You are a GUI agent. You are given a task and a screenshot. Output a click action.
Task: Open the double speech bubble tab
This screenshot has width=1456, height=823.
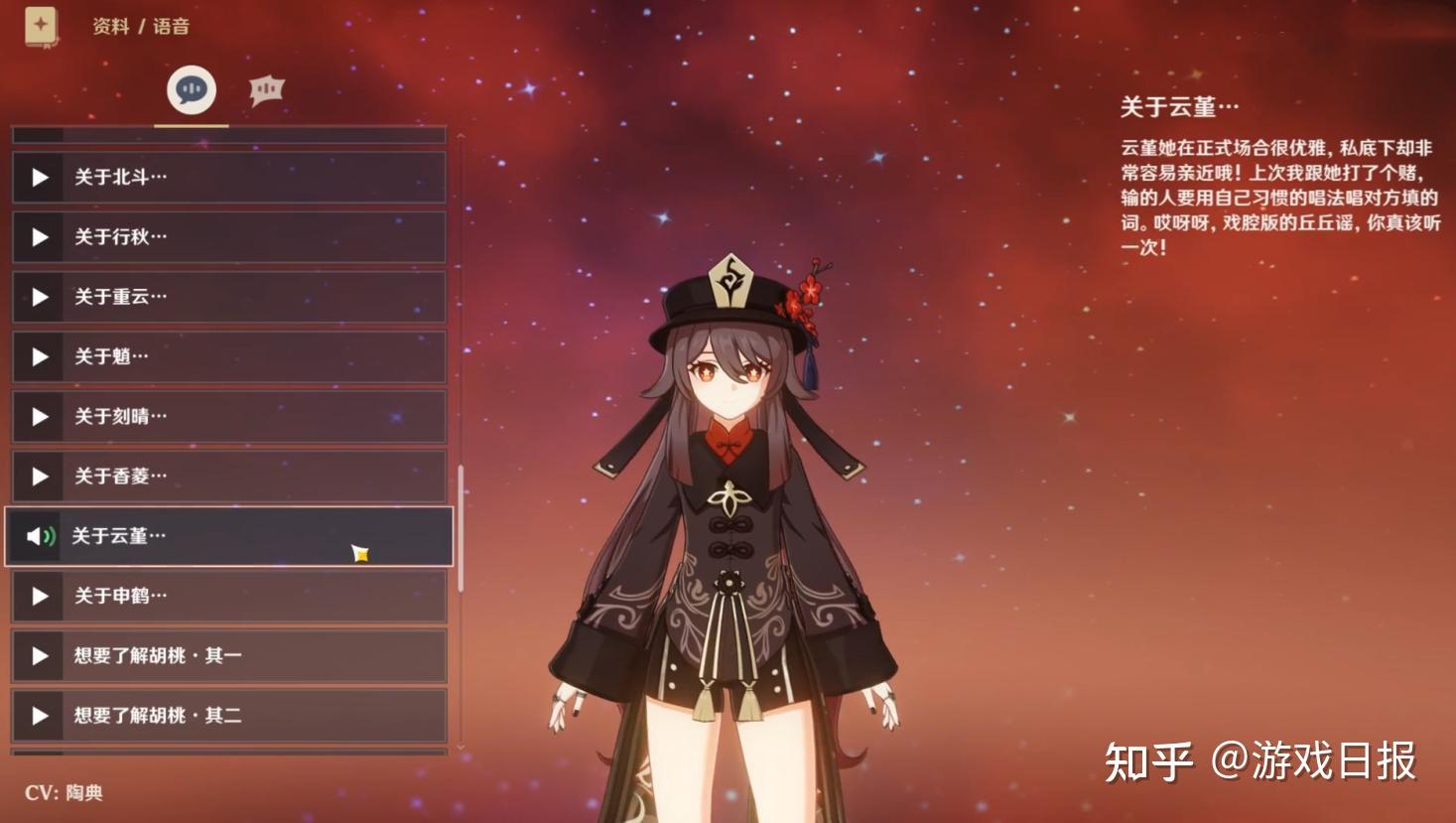pyautogui.click(x=266, y=90)
